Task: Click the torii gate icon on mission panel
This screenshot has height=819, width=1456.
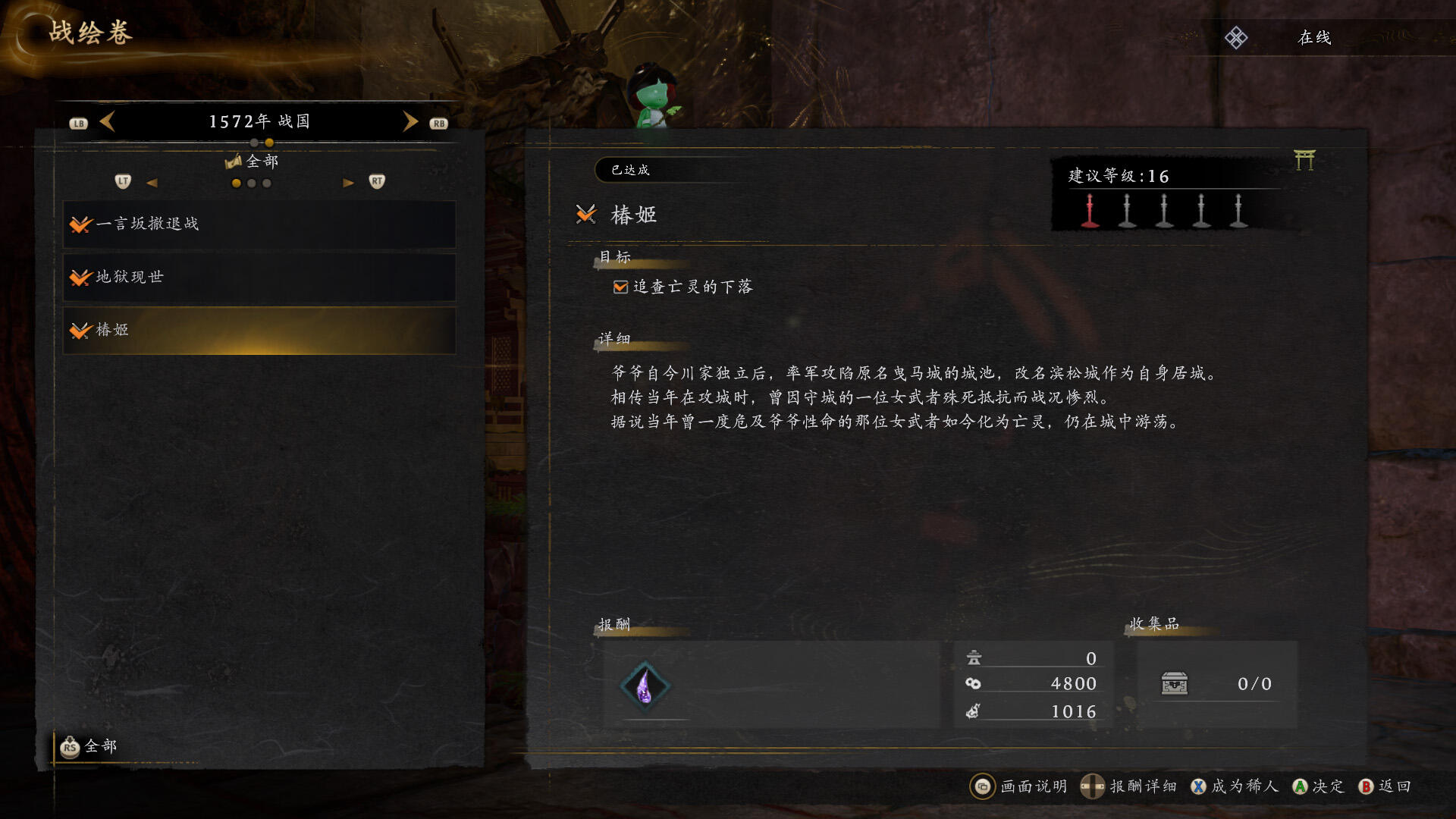Action: (x=1304, y=160)
